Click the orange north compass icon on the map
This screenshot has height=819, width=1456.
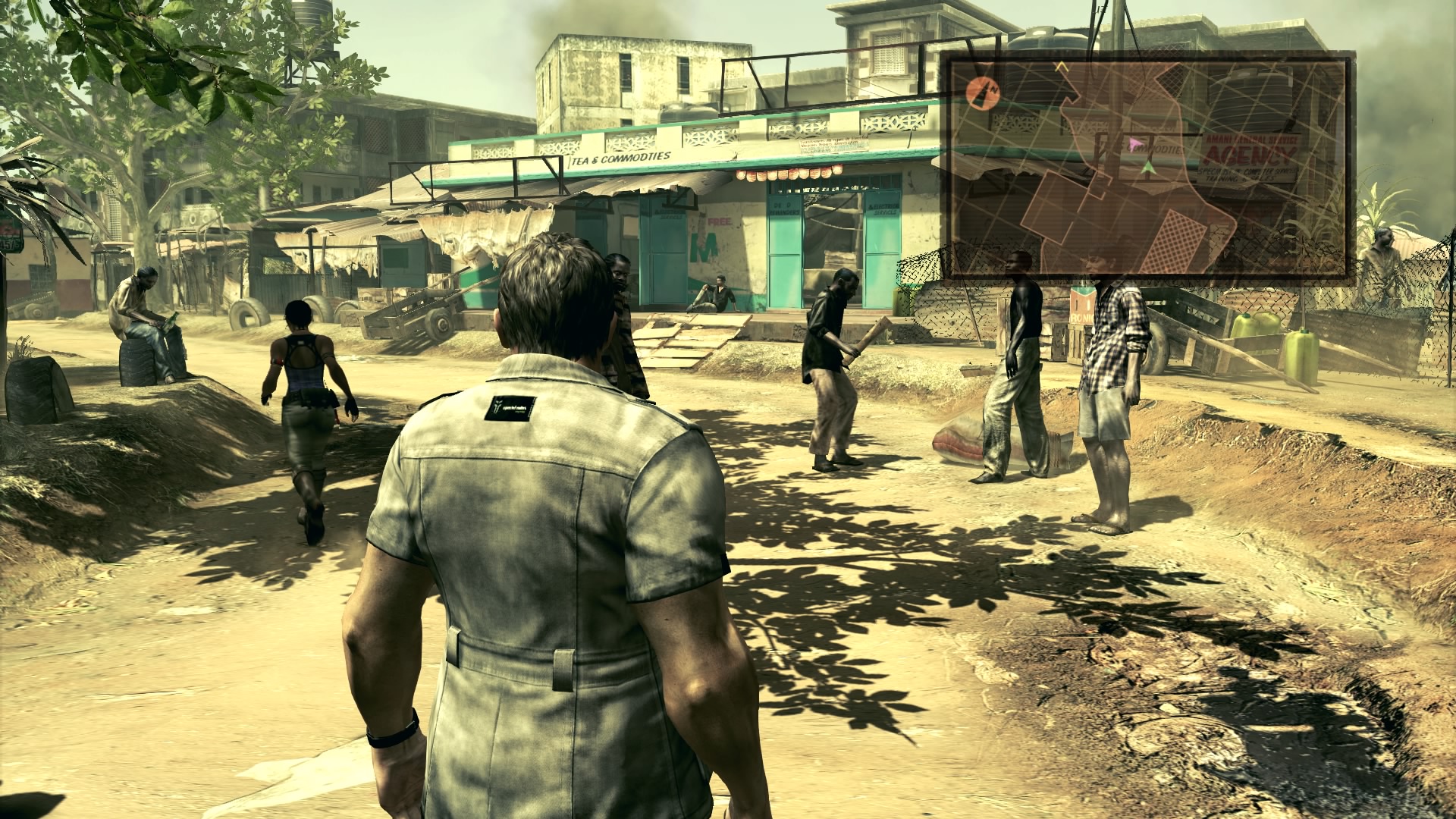pyautogui.click(x=982, y=90)
